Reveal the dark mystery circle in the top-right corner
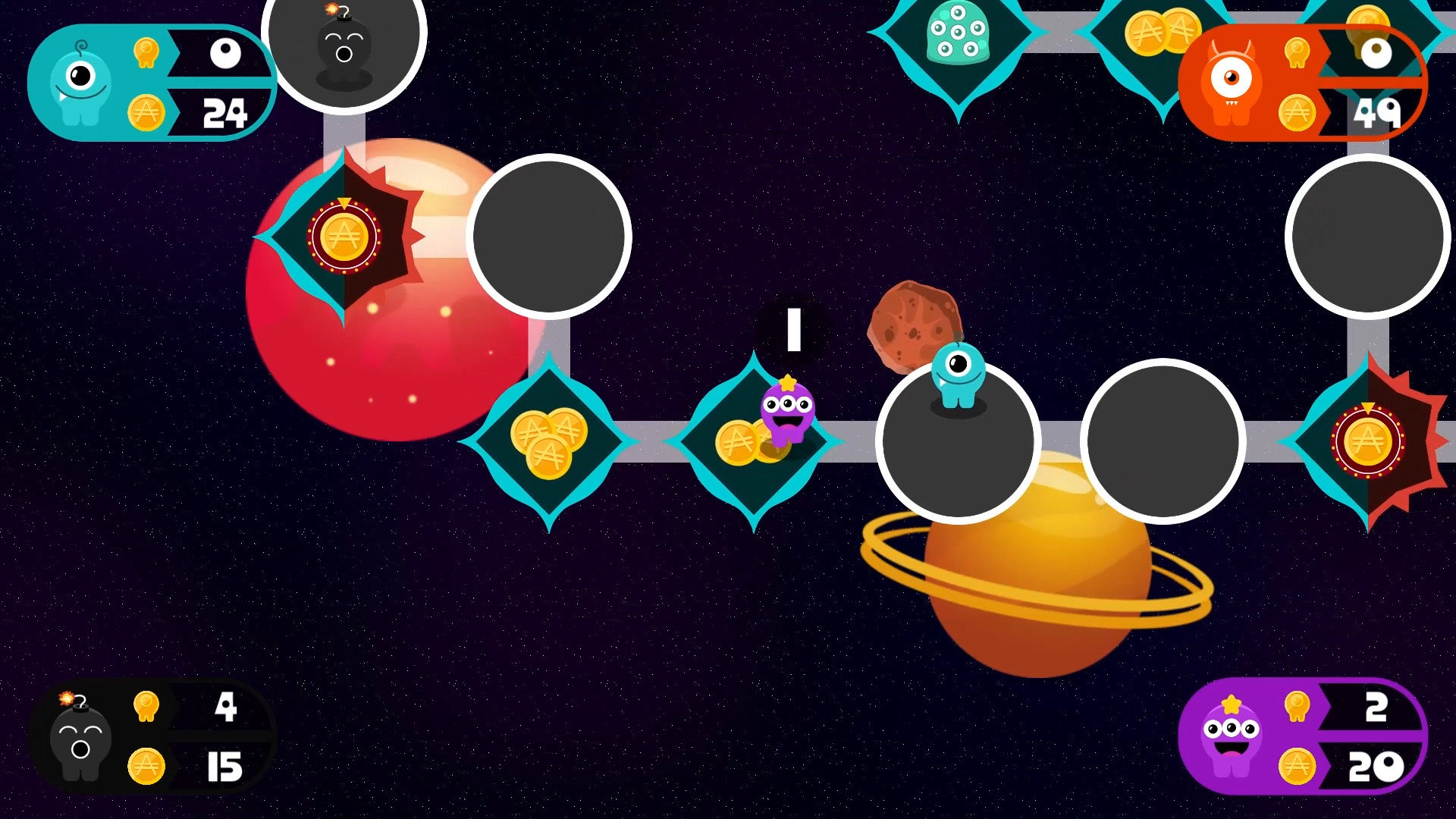The width and height of the screenshot is (1456, 819). tap(1369, 236)
